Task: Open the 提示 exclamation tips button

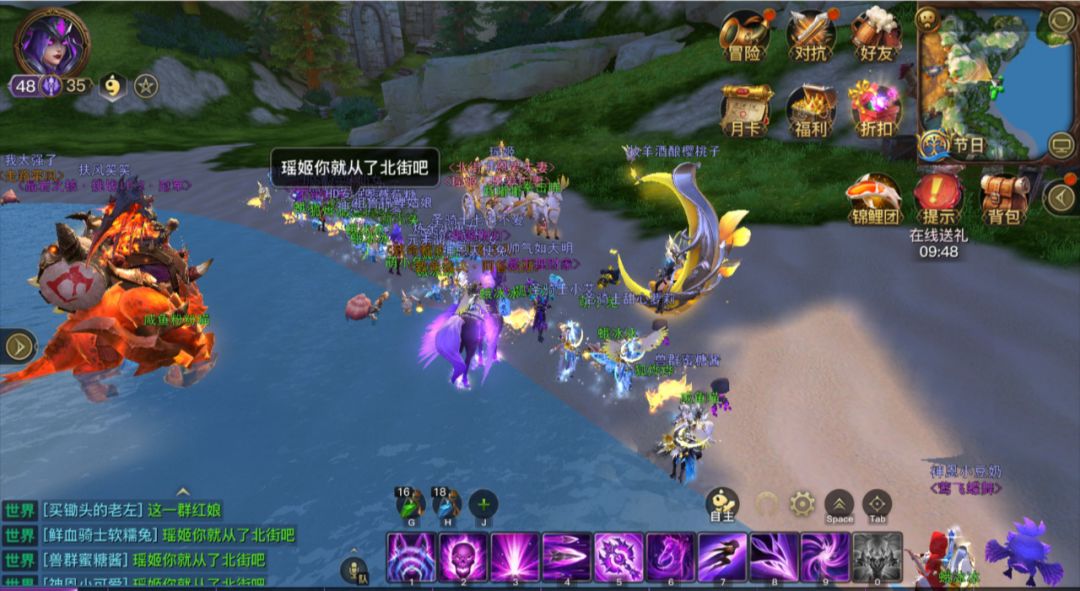Action: tap(937, 195)
